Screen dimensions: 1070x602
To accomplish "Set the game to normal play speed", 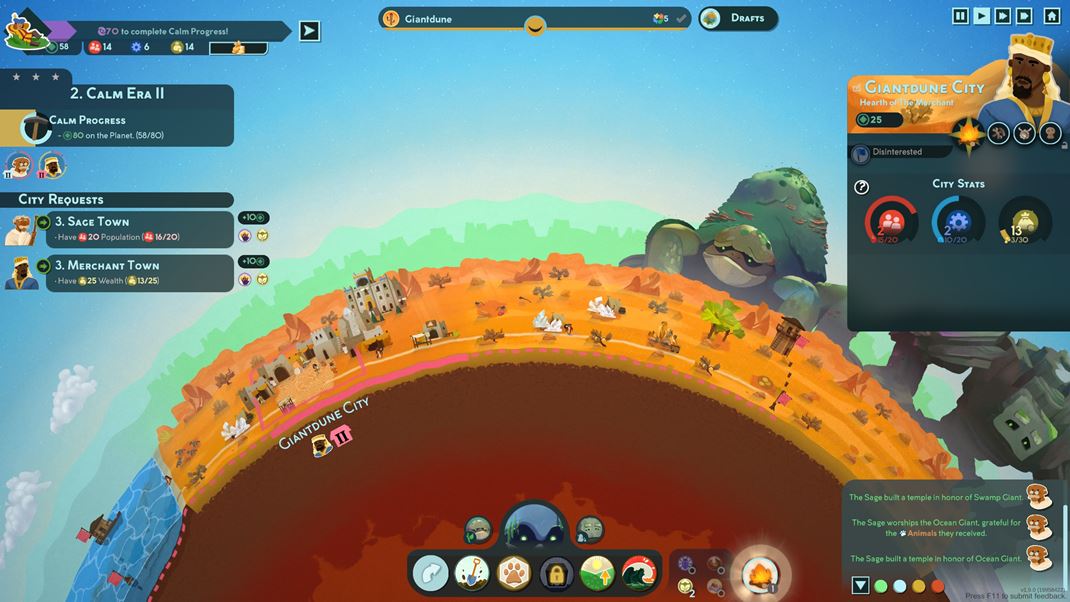I will [x=982, y=16].
